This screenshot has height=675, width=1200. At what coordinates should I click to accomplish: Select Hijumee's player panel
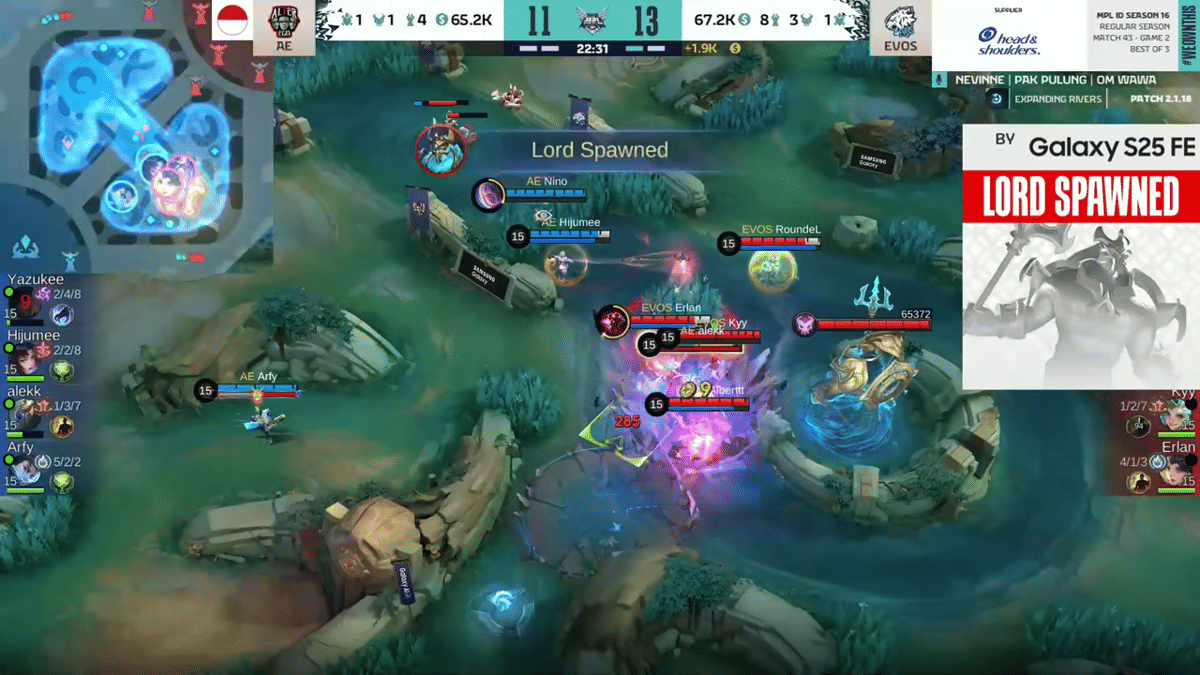pyautogui.click(x=38, y=354)
